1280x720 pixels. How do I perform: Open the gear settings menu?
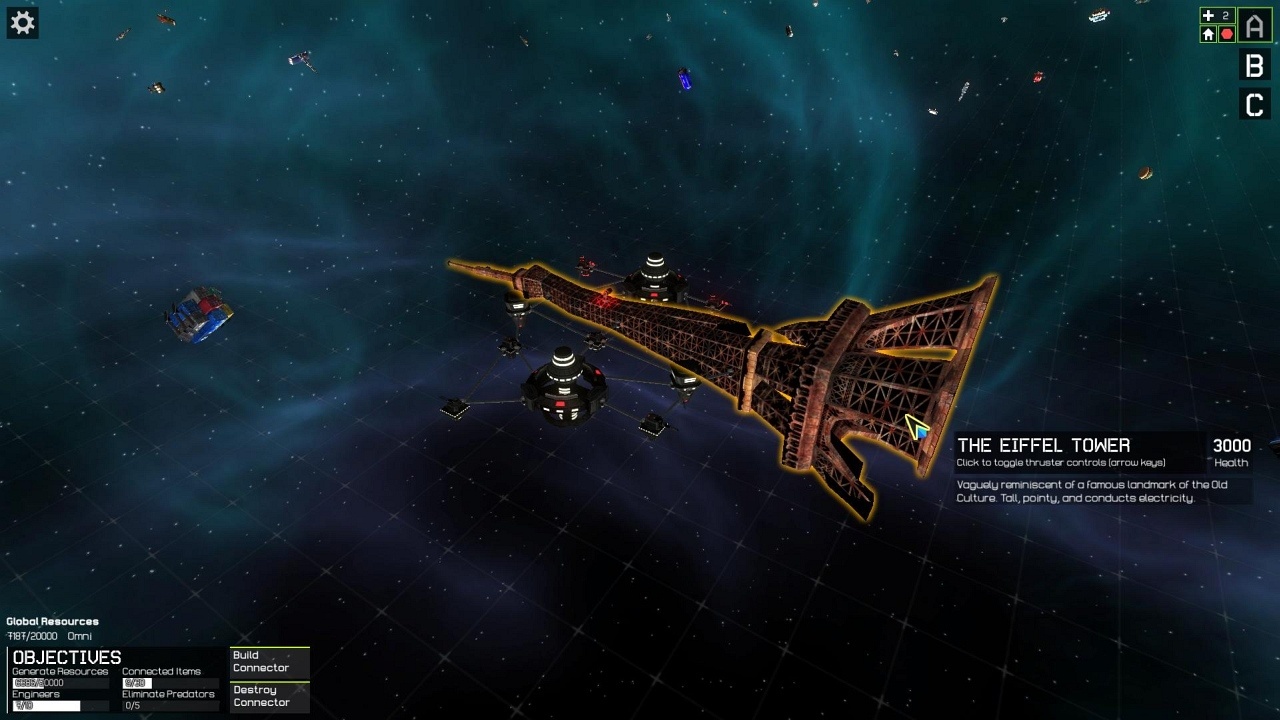click(22, 23)
